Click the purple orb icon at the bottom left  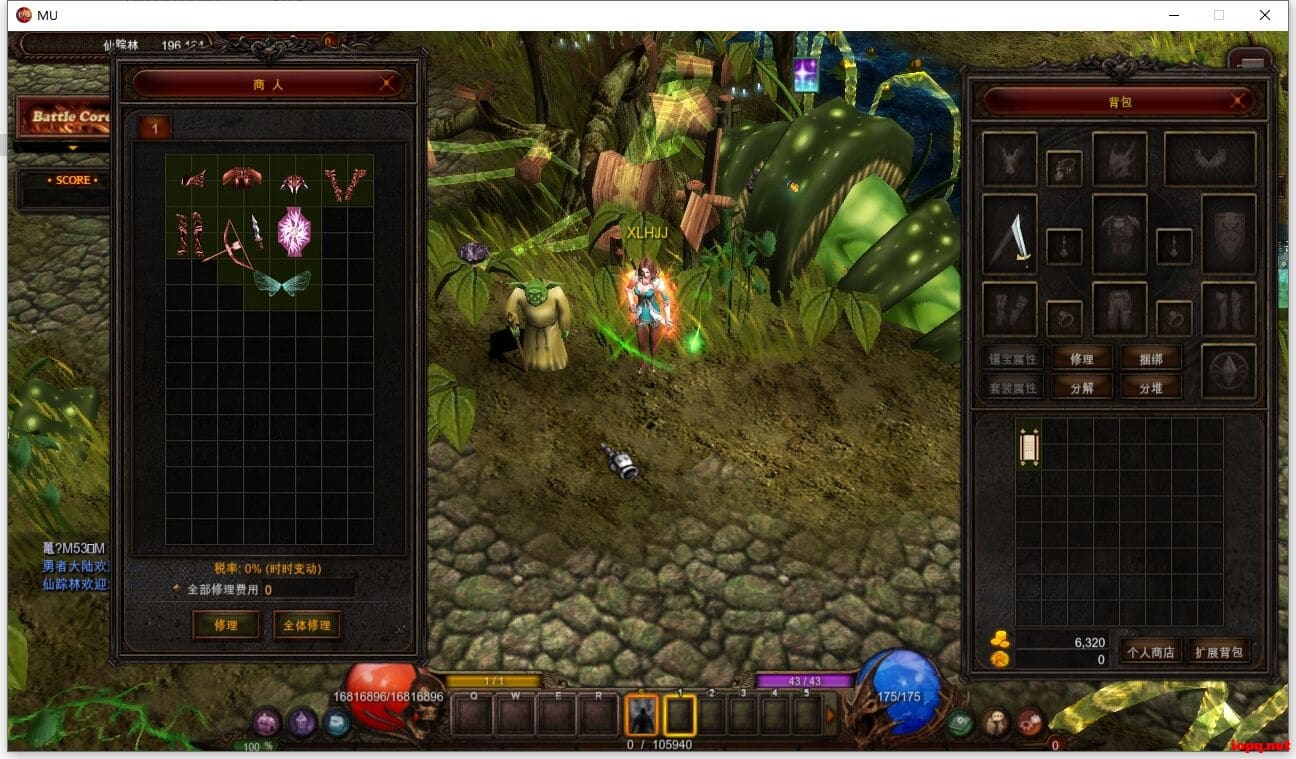(x=300, y=722)
